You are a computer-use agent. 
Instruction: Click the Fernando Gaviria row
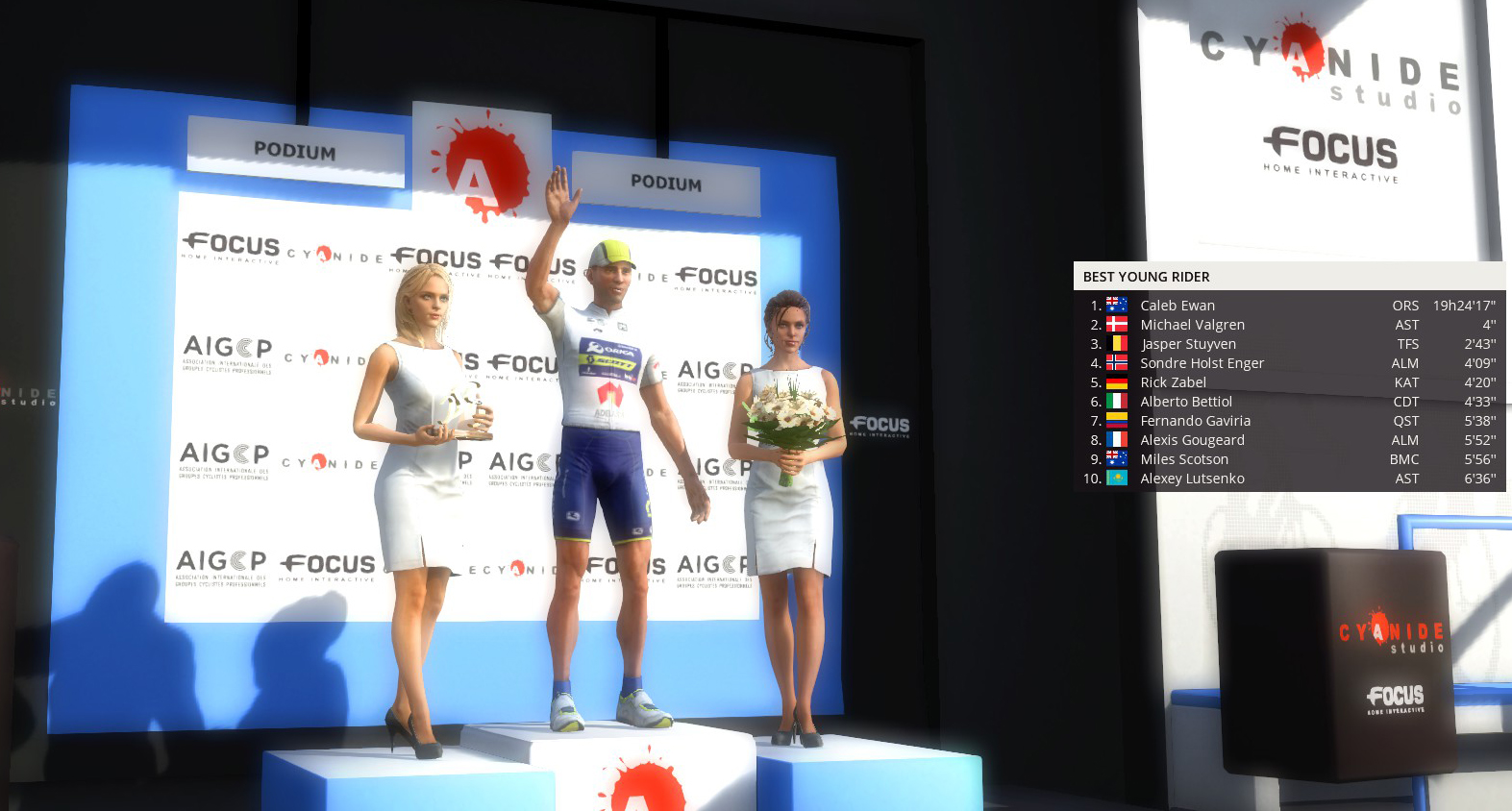(1195, 421)
